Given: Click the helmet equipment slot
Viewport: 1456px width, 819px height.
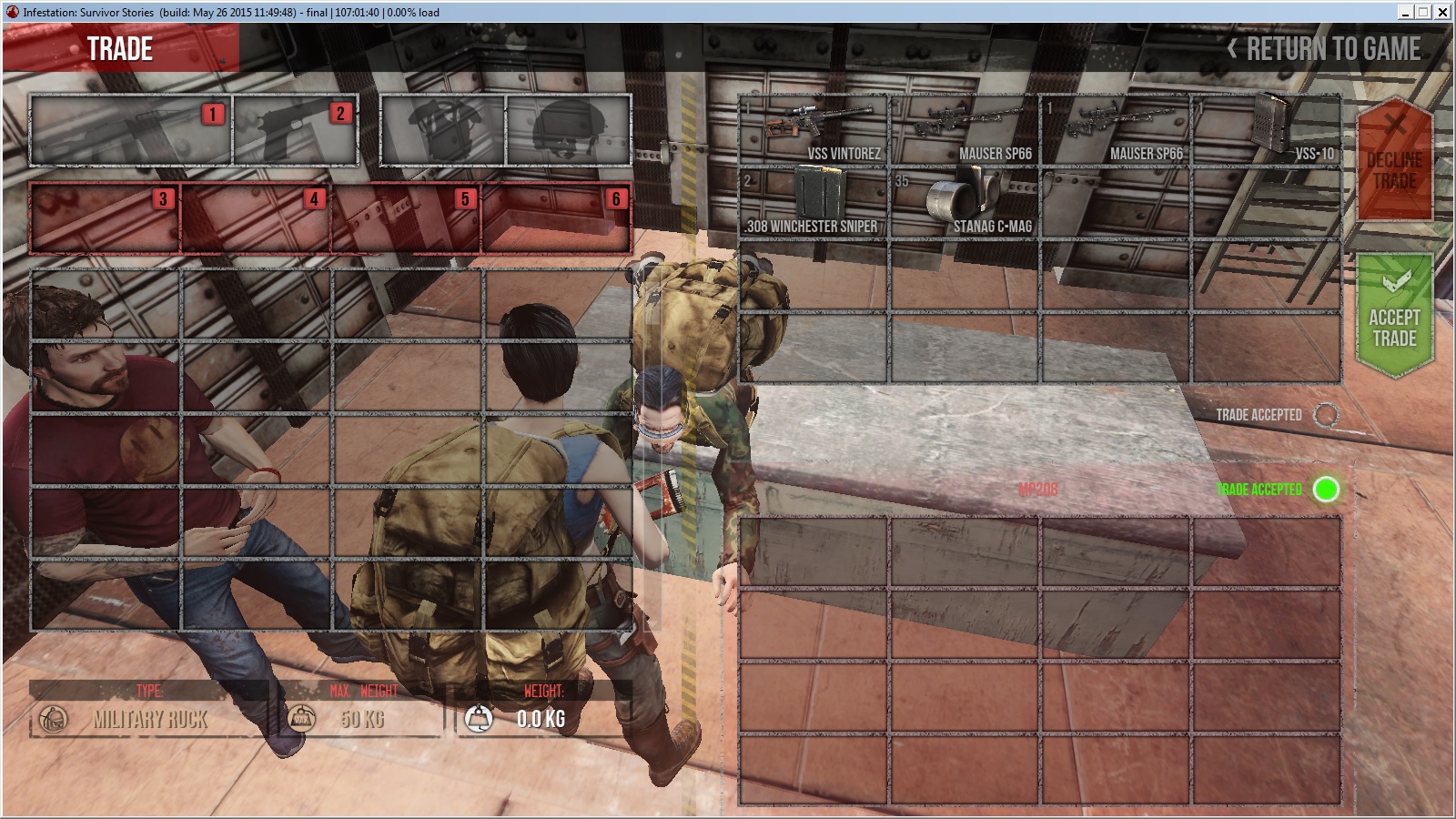Looking at the screenshot, I should pyautogui.click(x=568, y=129).
